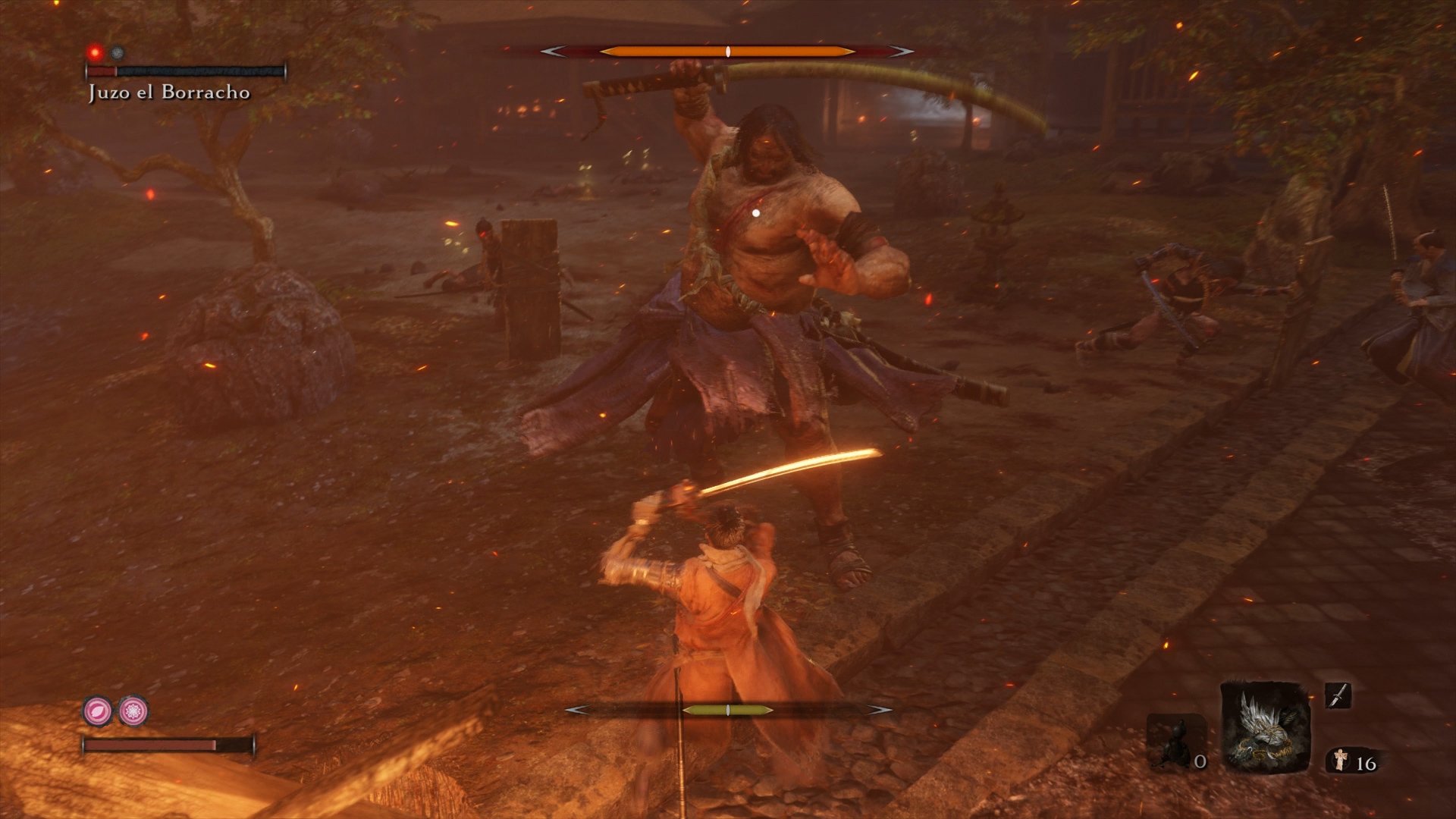The height and width of the screenshot is (819, 1456).
Task: Click the right arrow of the boss posture bar
Action: click(x=902, y=52)
